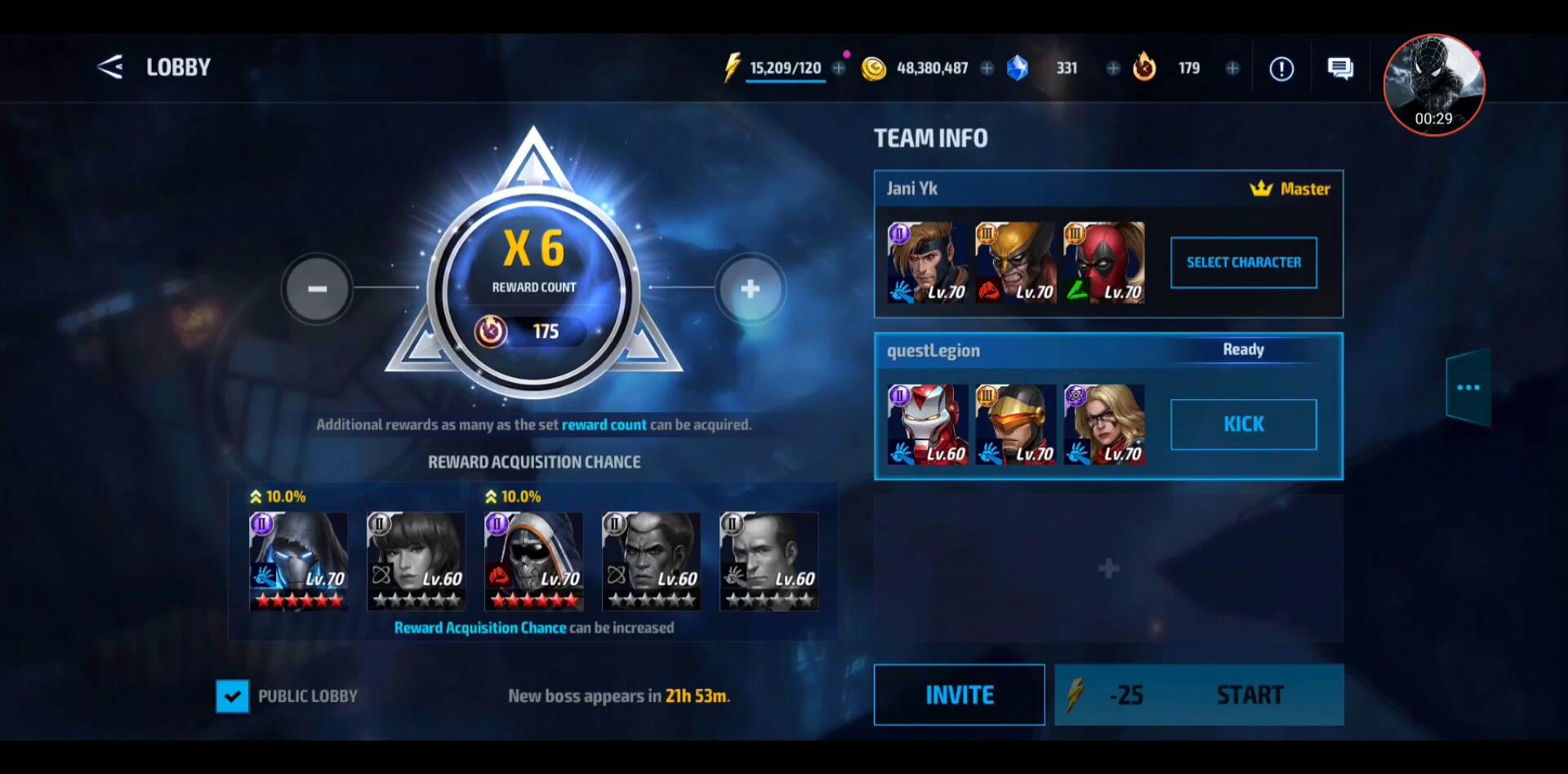Image resolution: width=1568 pixels, height=774 pixels.
Task: Decrease the reward count
Action: [317, 289]
